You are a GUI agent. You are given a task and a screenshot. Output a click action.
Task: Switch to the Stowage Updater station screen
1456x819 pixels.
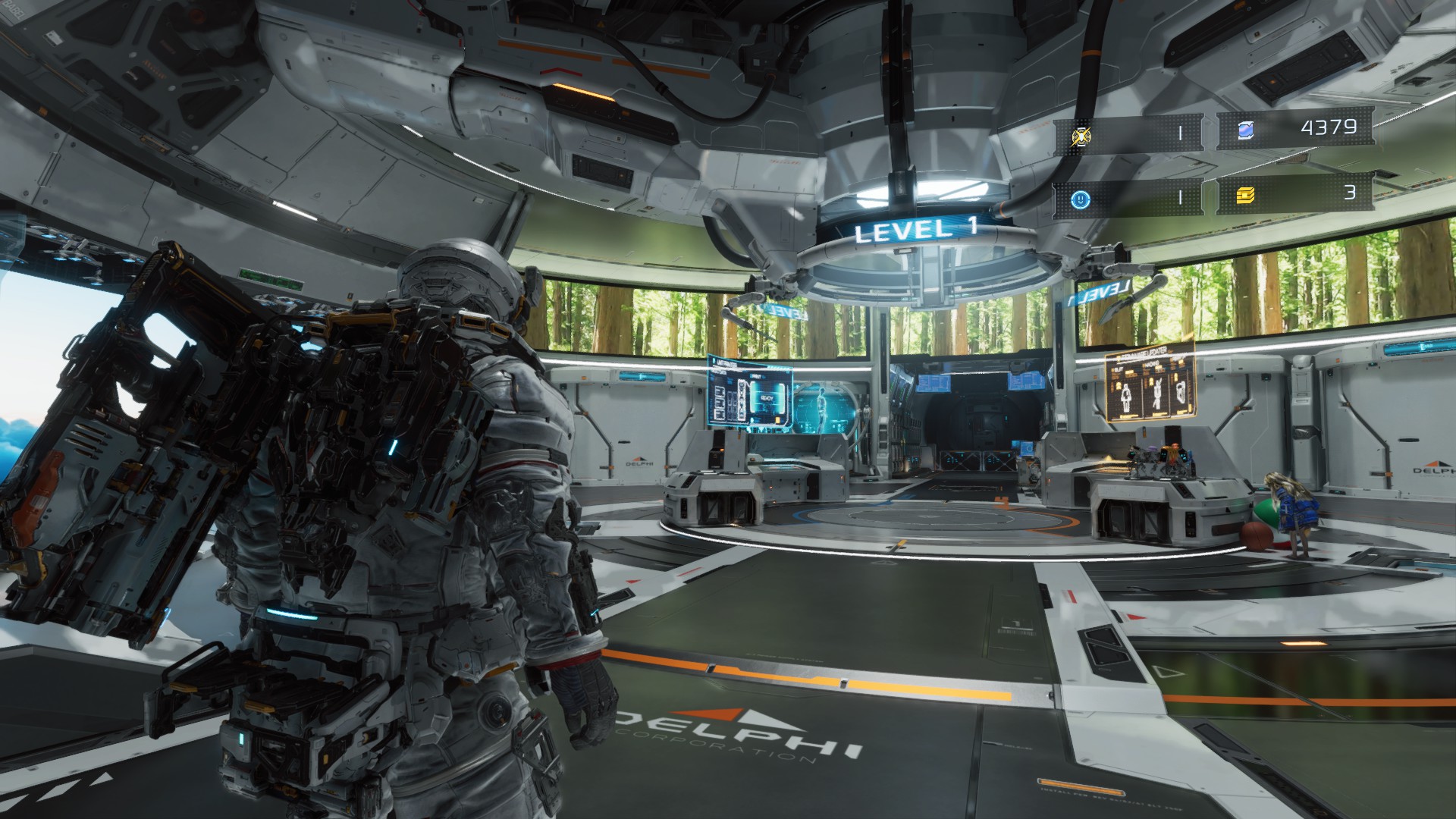click(x=1152, y=384)
